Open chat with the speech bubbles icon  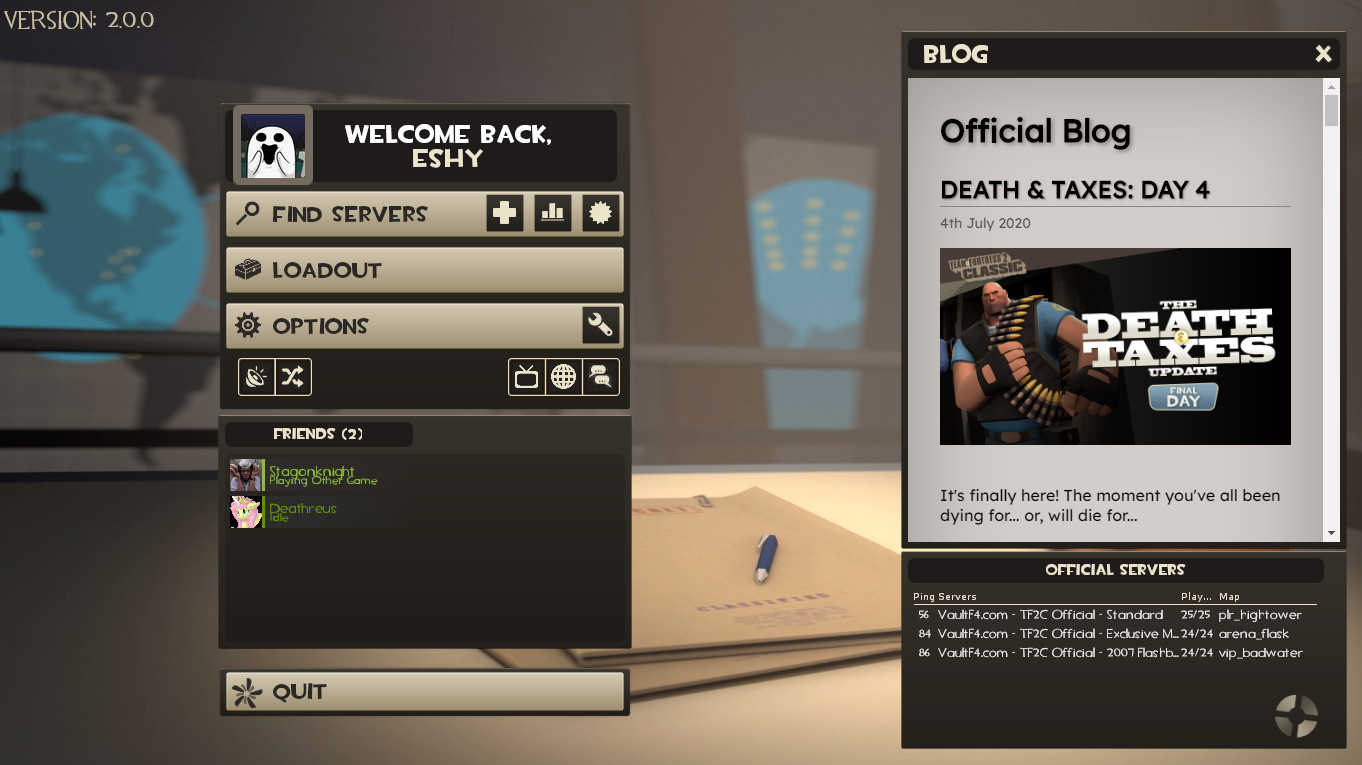pyautogui.click(x=600, y=377)
